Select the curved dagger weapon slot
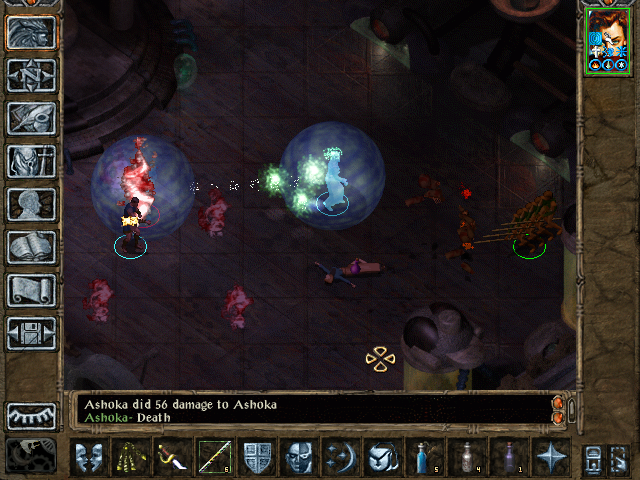The image size is (640, 480). 173,458
